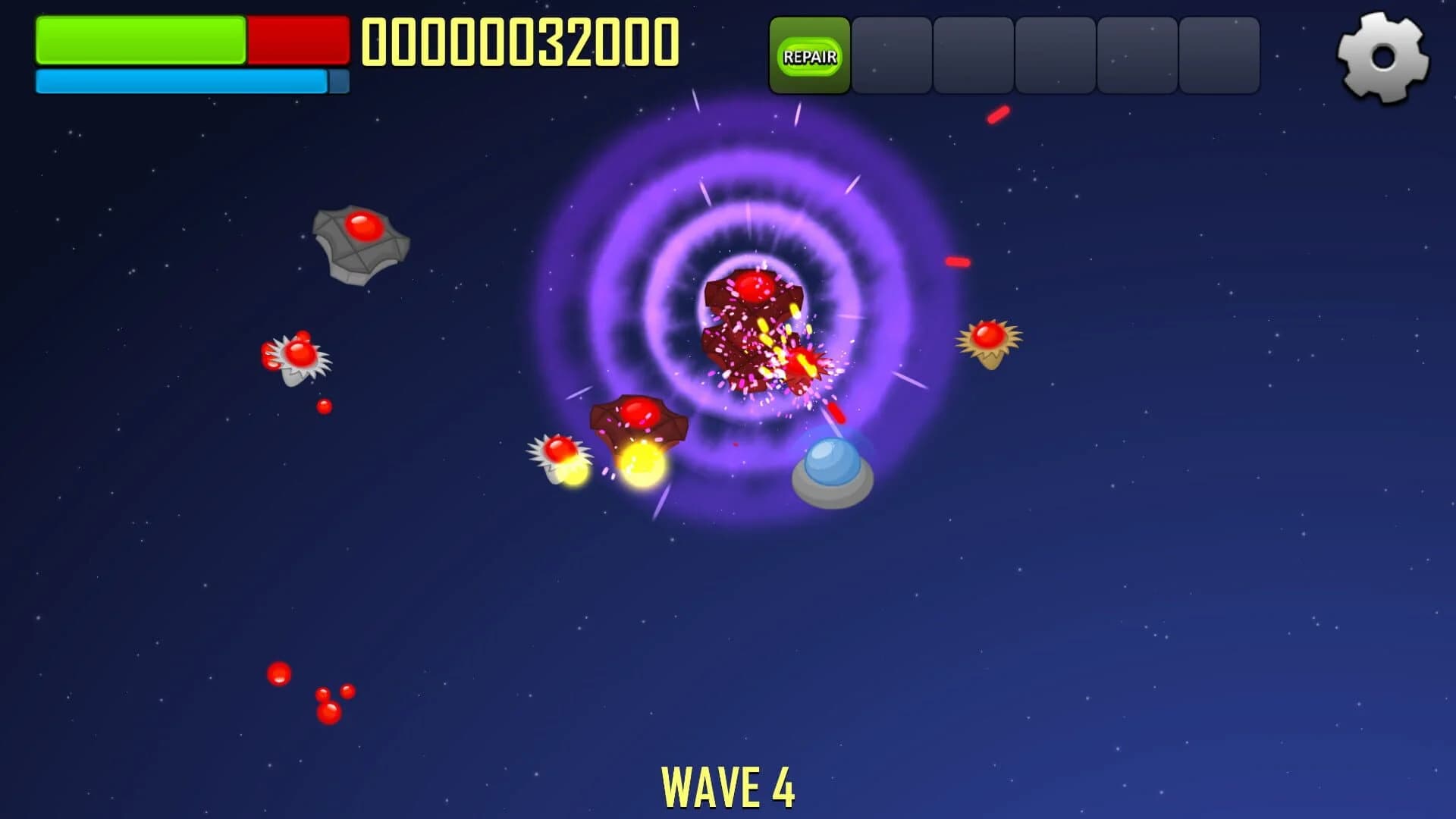
Task: Click the glowing yellow mine near the ship
Action: tap(641, 463)
